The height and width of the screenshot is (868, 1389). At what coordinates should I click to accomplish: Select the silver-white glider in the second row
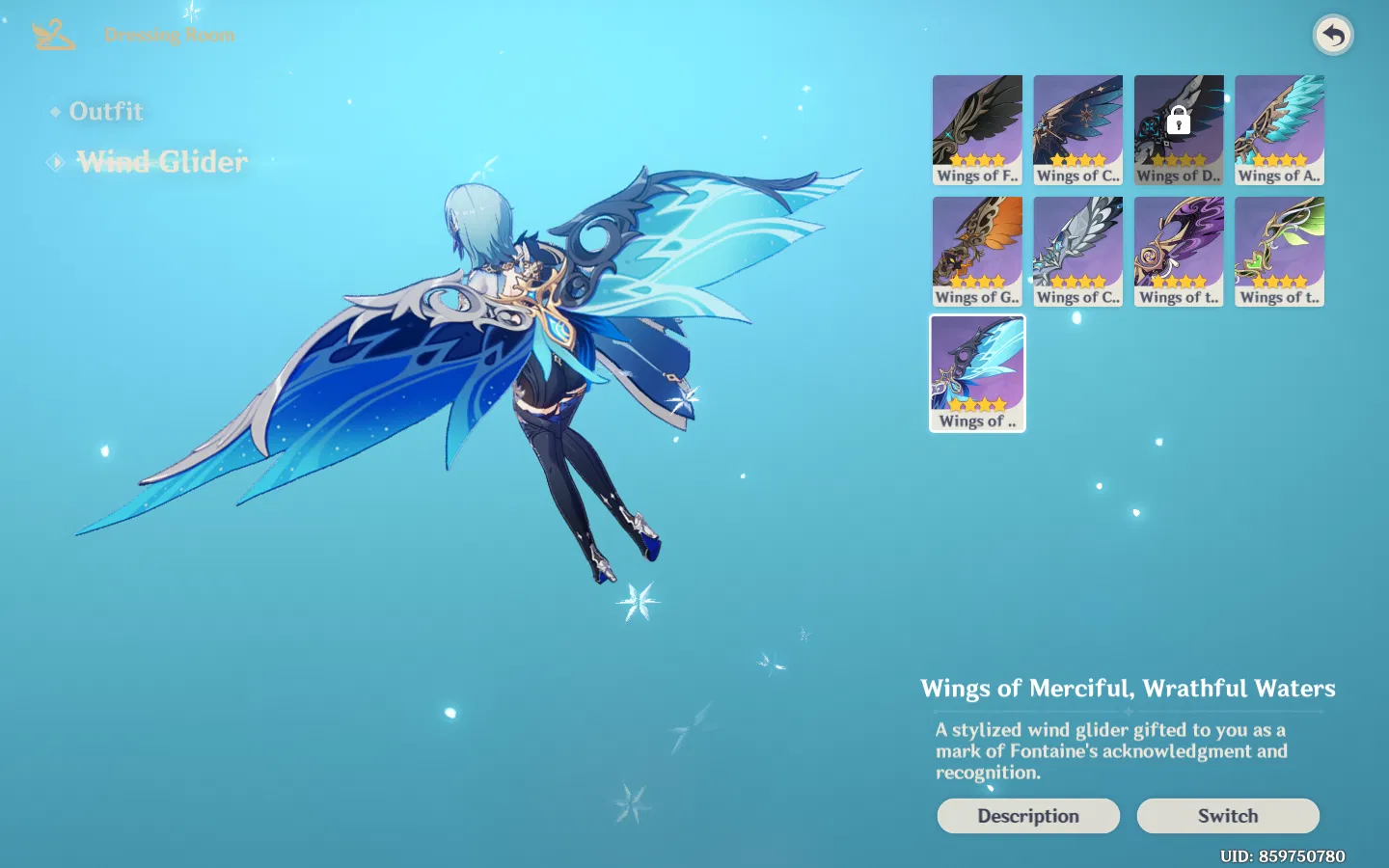point(1077,250)
